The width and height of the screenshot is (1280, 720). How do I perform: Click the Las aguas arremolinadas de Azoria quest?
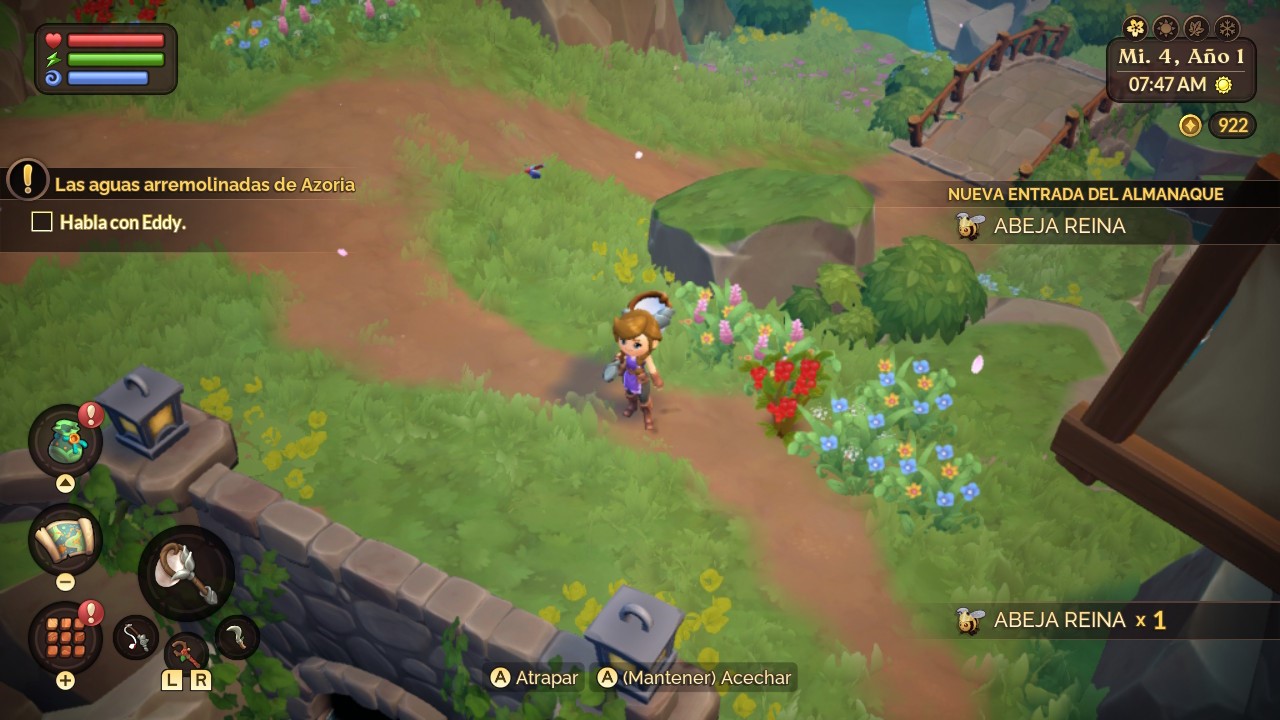[204, 184]
